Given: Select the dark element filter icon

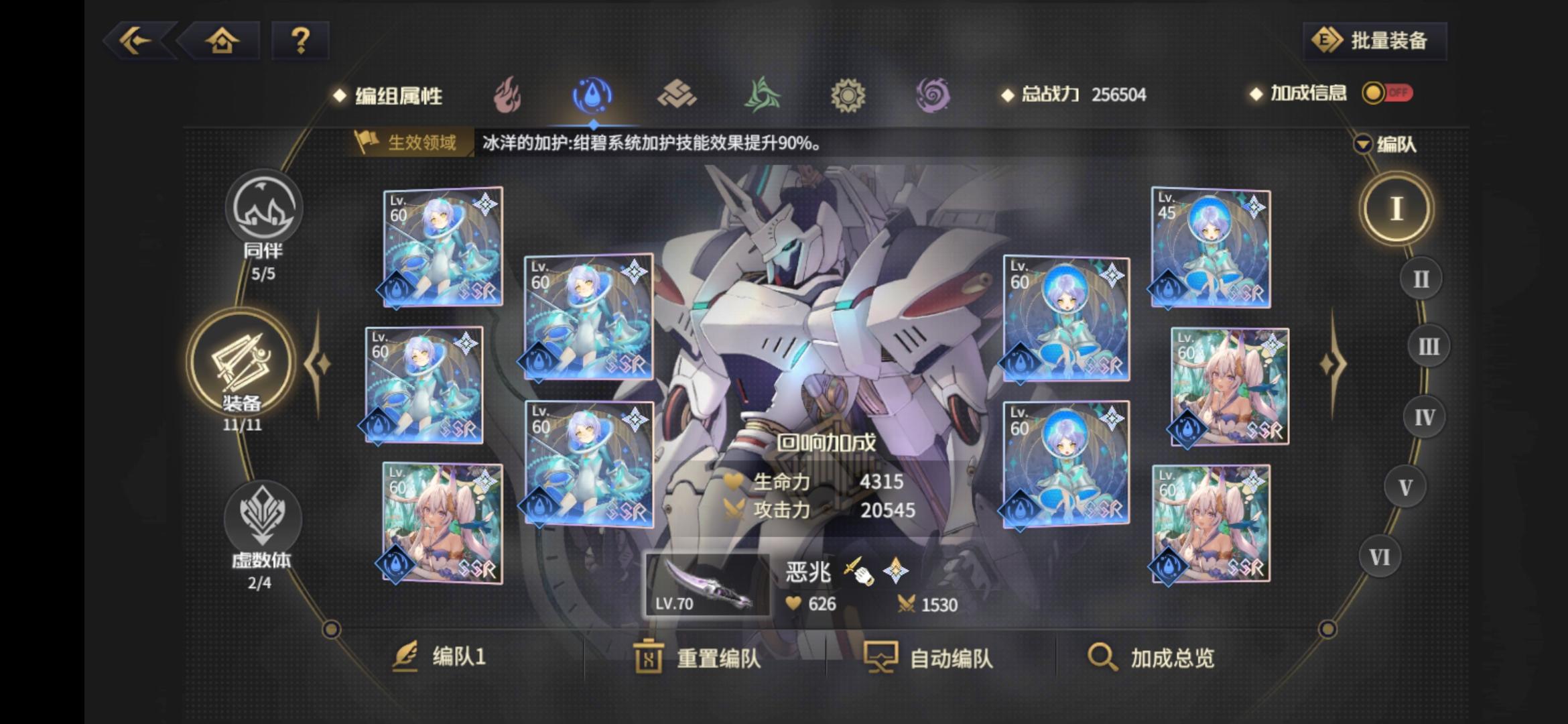Looking at the screenshot, I should (933, 95).
